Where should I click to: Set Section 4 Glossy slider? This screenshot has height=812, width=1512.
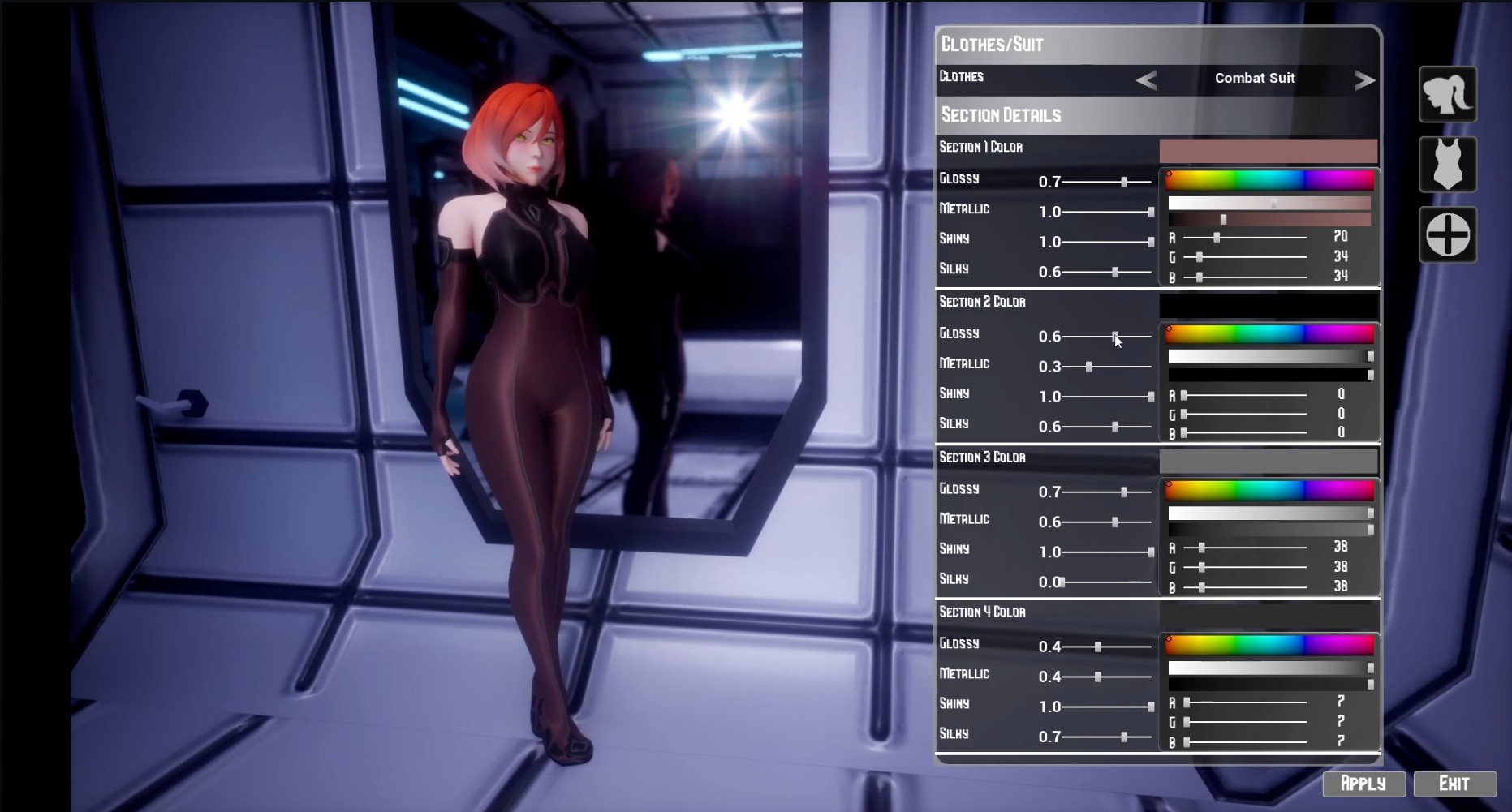coord(1098,647)
